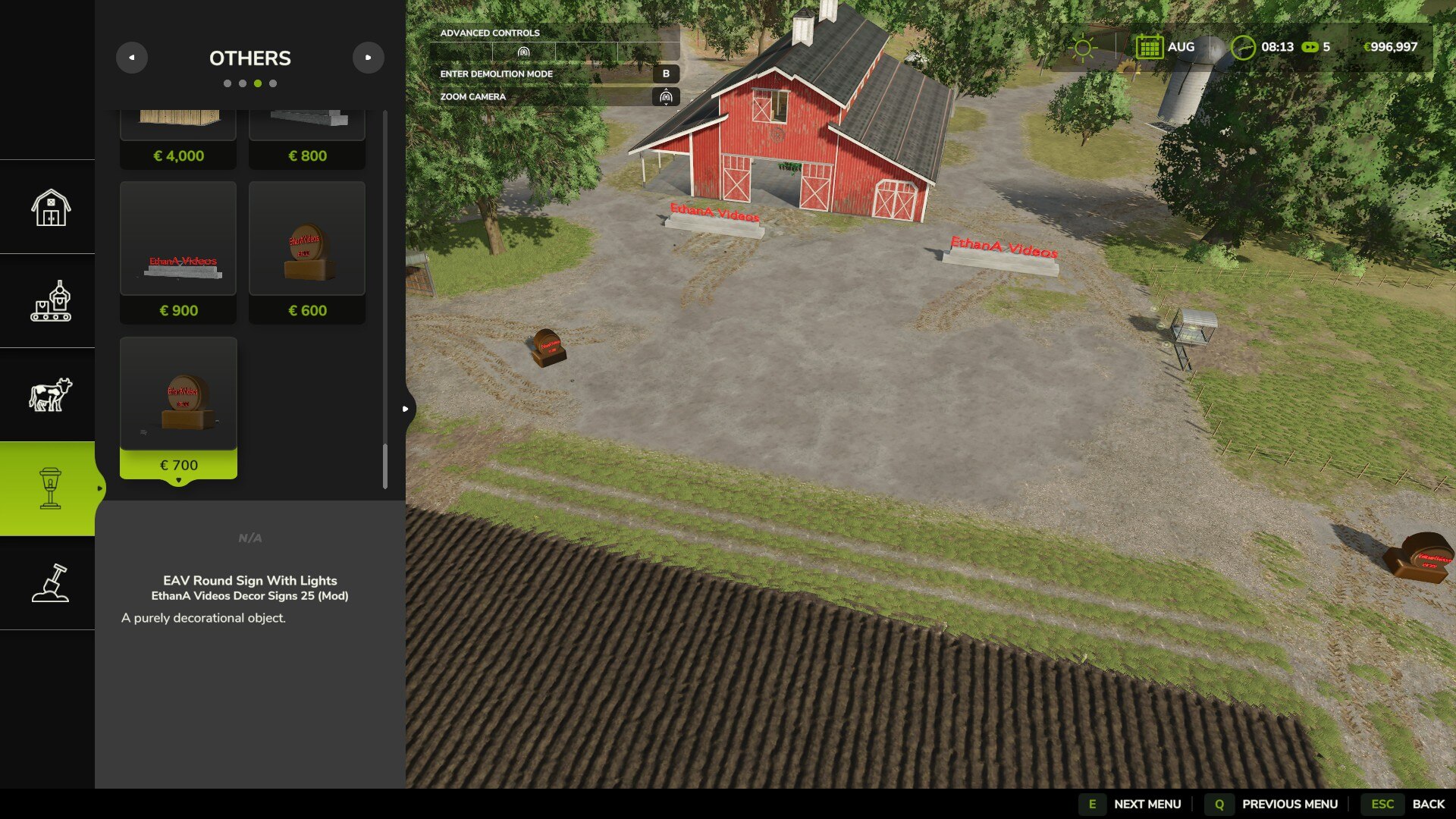Switch to the production factory category
This screenshot has width=1456, height=819.
coord(50,301)
